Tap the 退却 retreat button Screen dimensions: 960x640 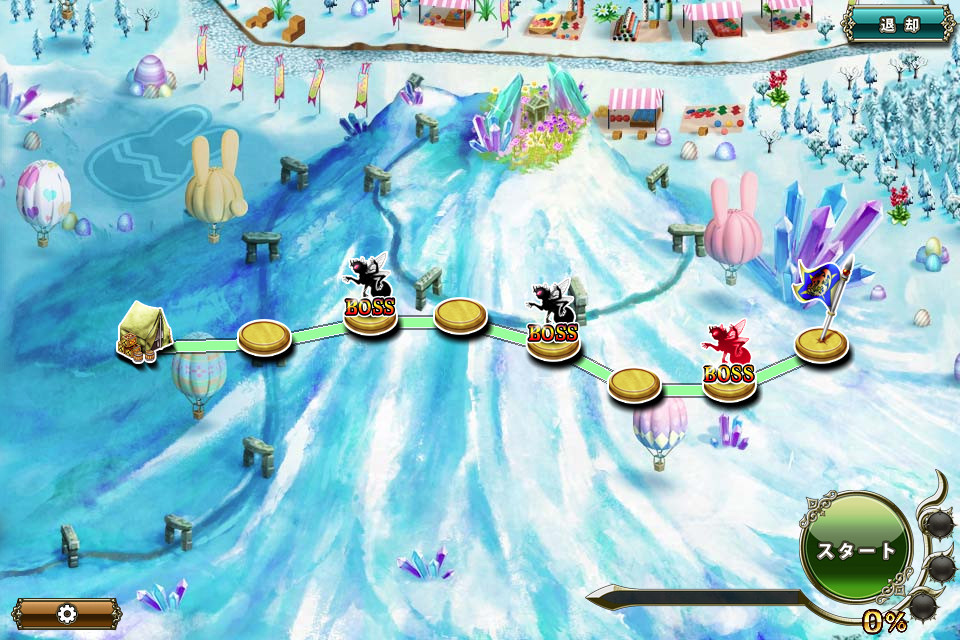coord(898,24)
